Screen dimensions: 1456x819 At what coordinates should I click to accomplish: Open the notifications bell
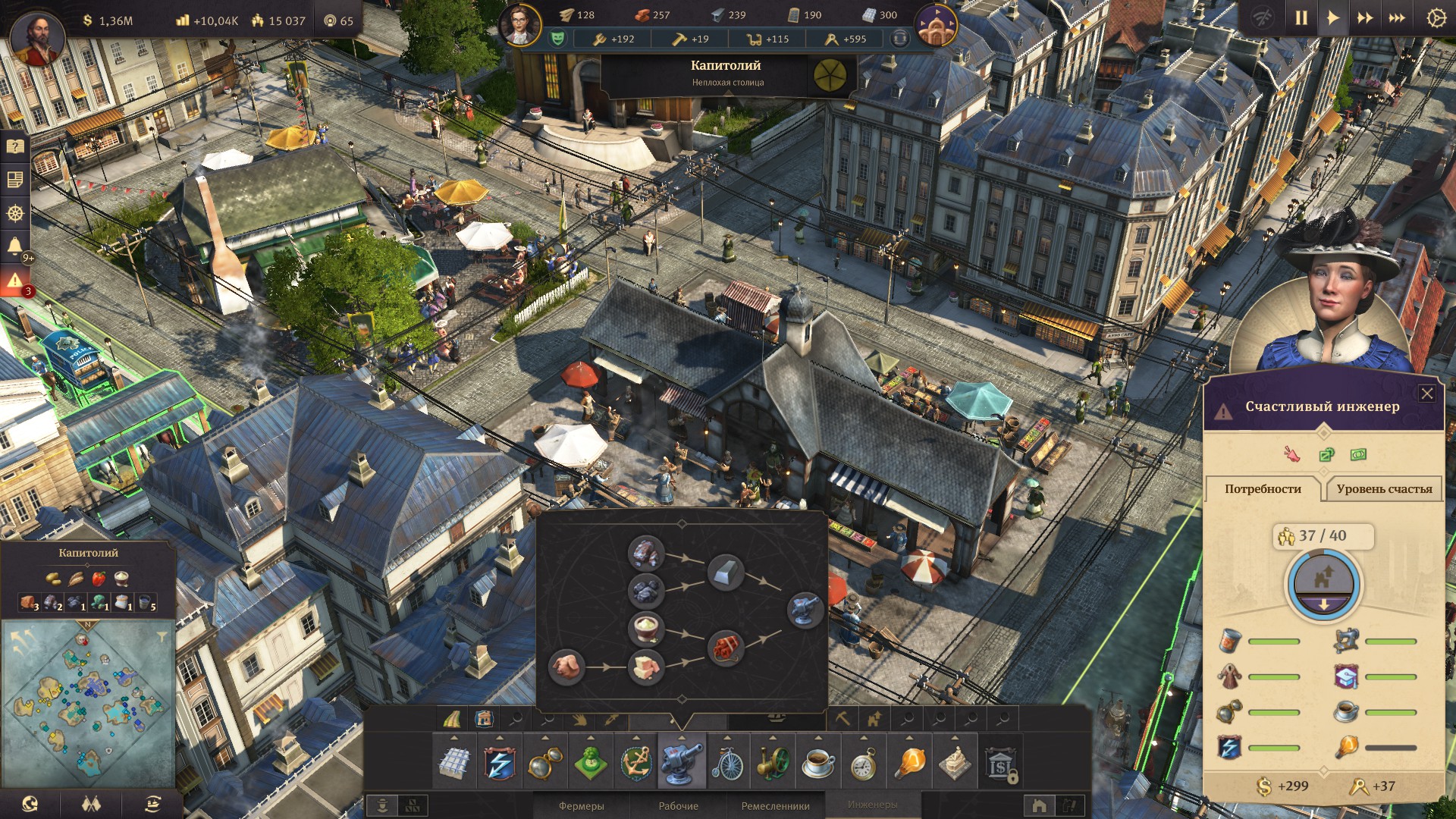click(14, 246)
